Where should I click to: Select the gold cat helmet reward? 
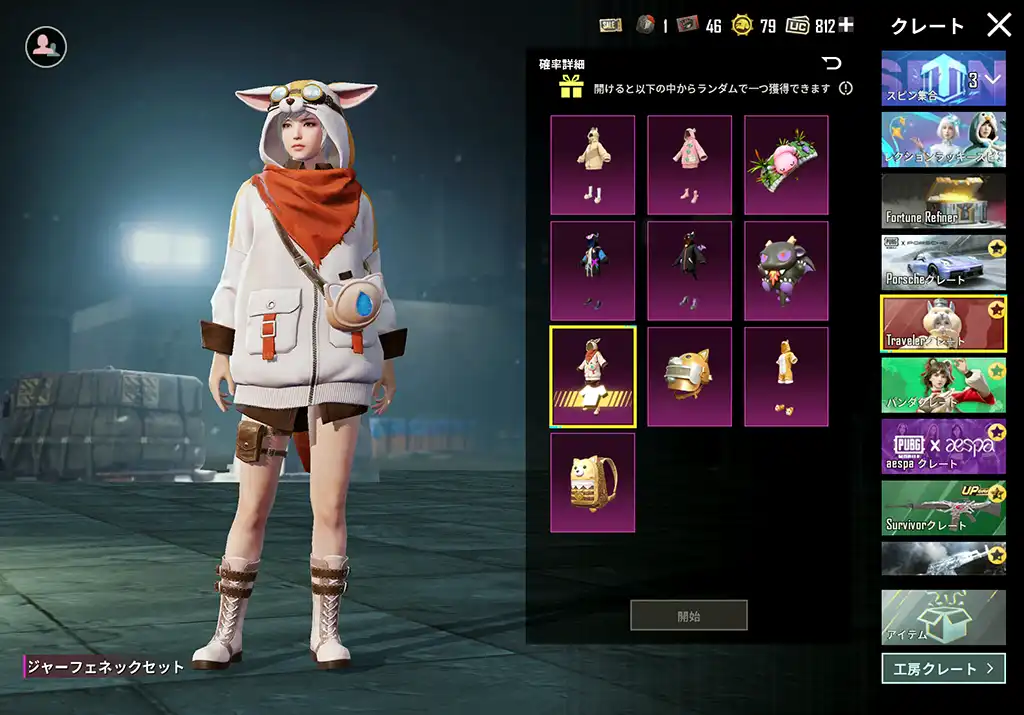pos(689,377)
